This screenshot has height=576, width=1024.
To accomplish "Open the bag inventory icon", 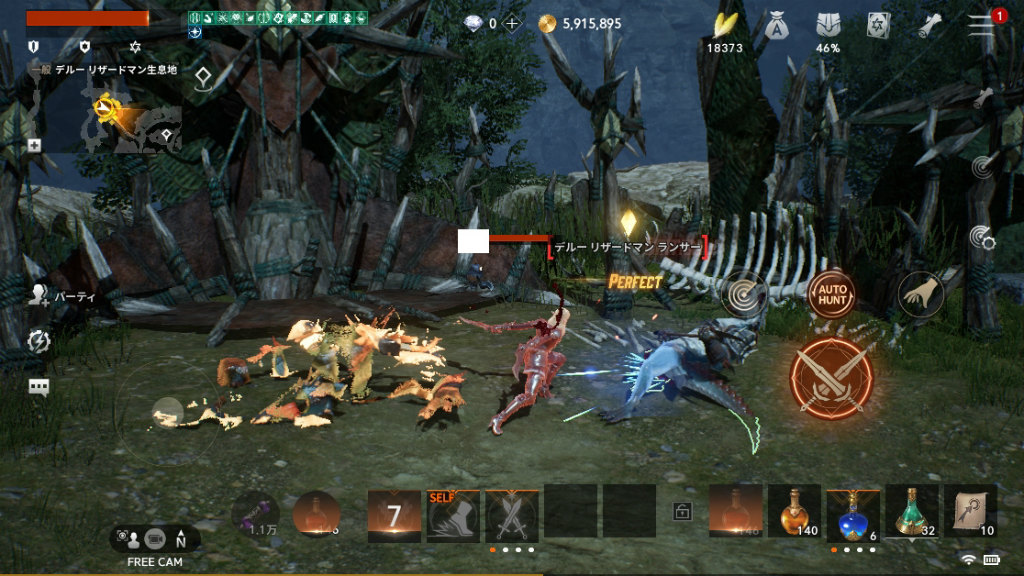I will [x=776, y=26].
